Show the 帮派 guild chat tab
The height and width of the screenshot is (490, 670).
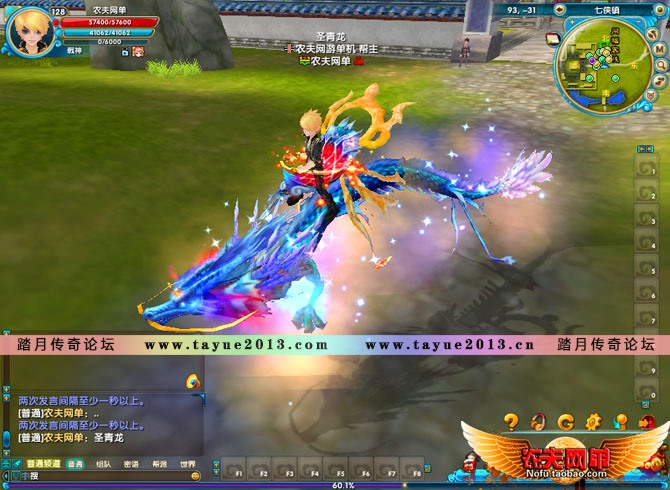(159, 464)
